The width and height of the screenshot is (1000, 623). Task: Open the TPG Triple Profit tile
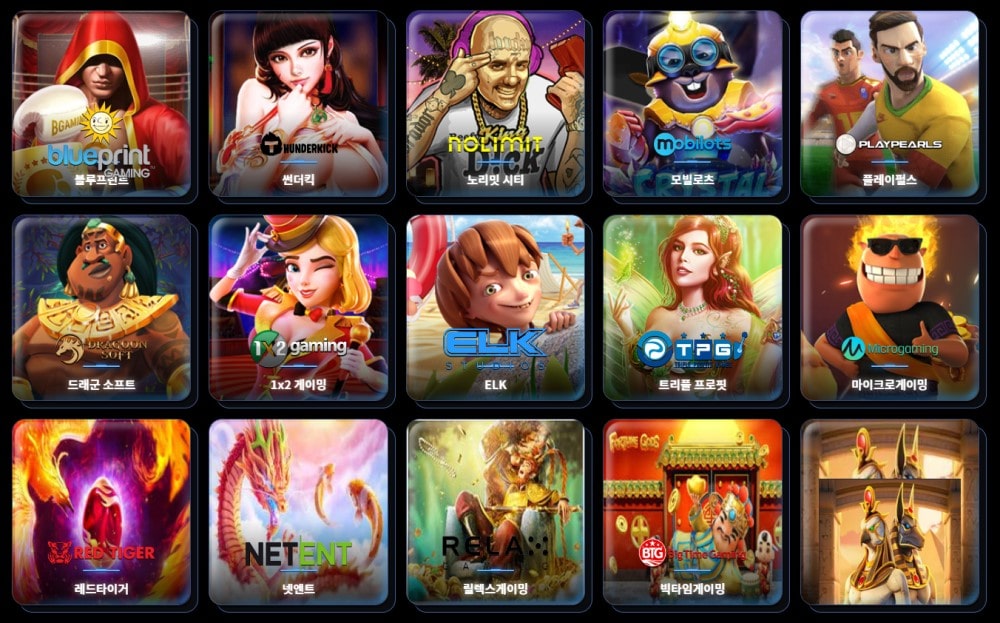pyautogui.click(x=692, y=308)
